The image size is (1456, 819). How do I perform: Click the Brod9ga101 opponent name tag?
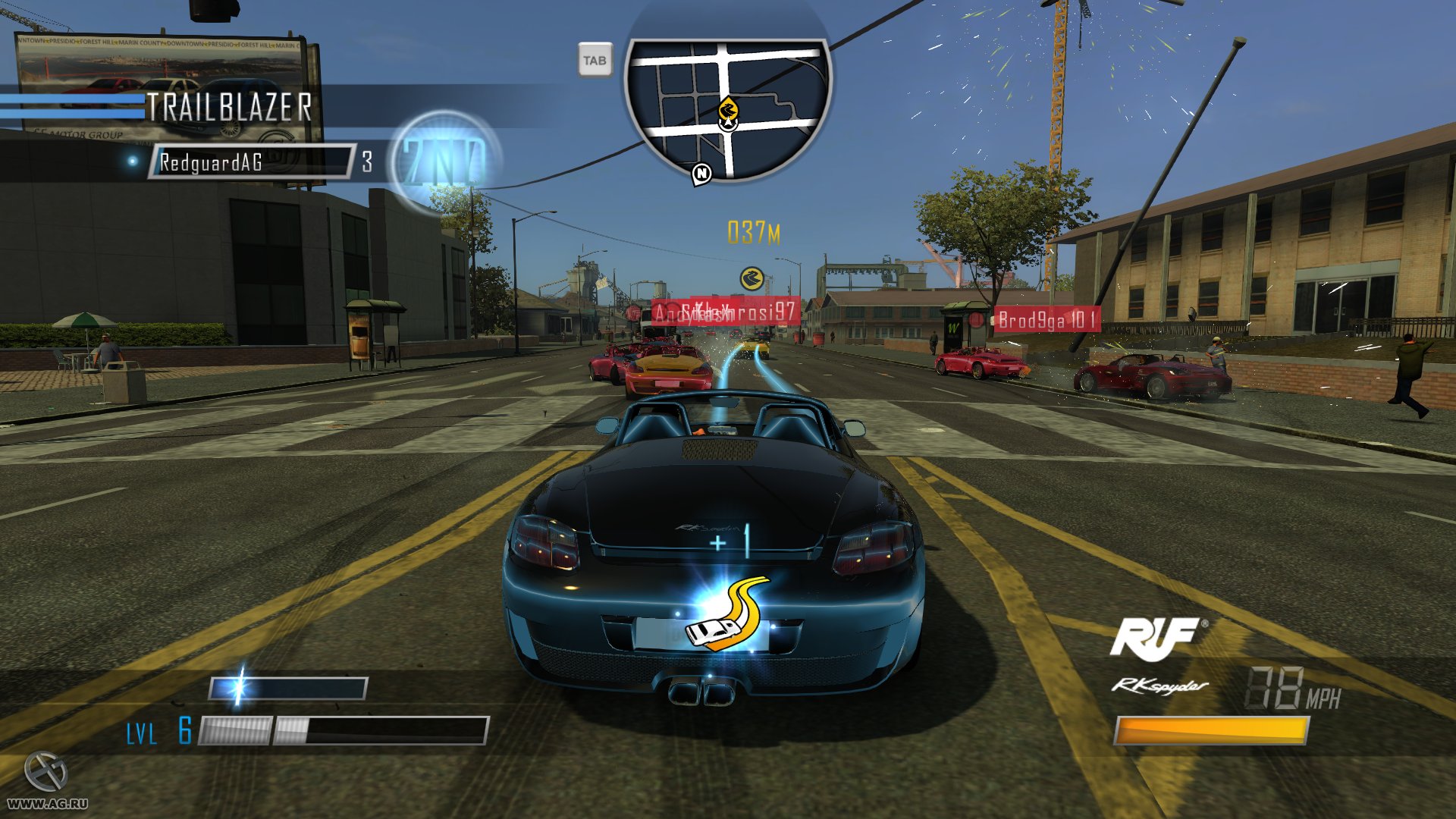(x=1047, y=320)
